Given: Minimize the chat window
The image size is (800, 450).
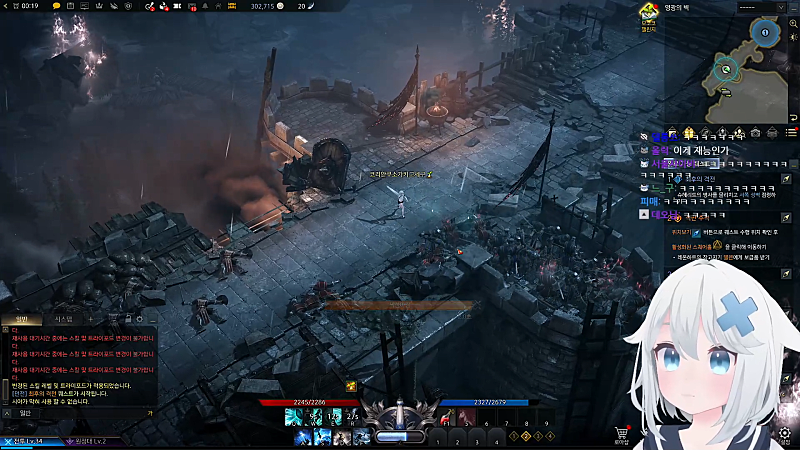Looking at the screenshot, I should click(x=150, y=319).
